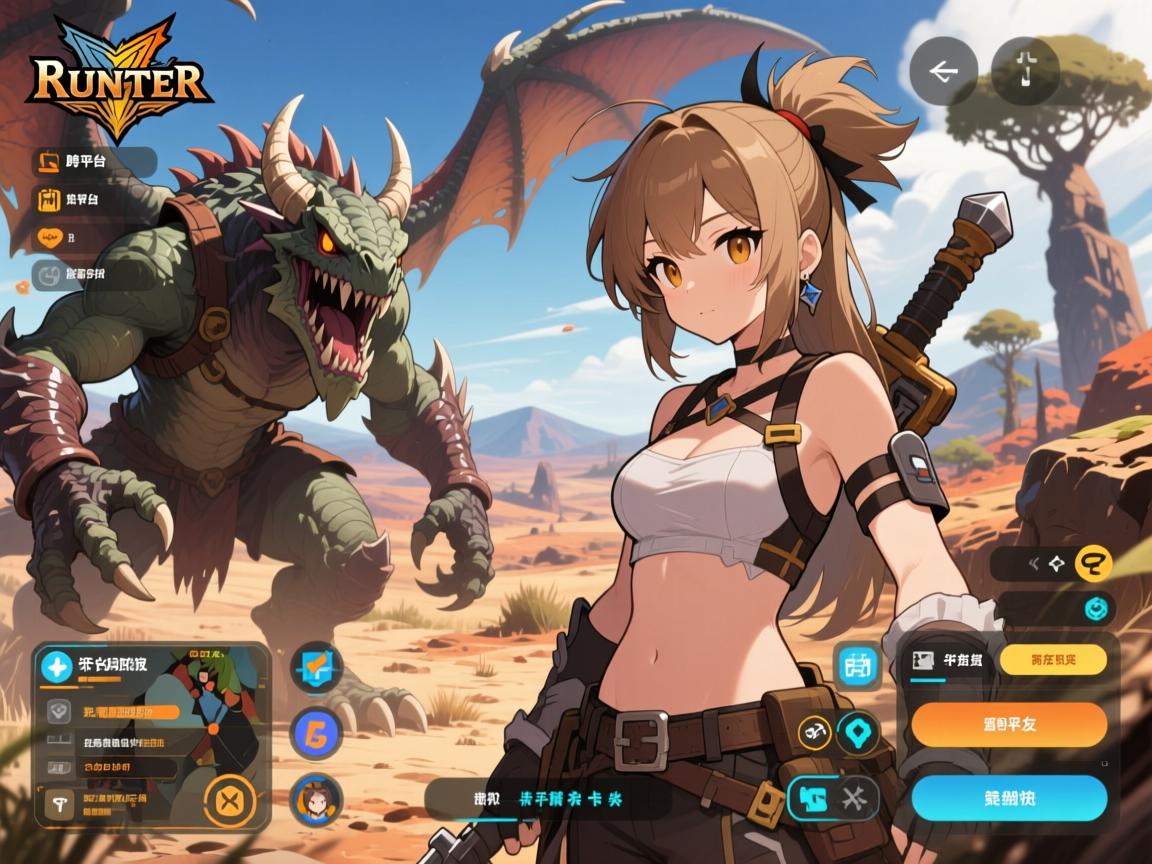Click the yellow swirl circle icon
The height and width of the screenshot is (864, 1152).
point(1093,564)
